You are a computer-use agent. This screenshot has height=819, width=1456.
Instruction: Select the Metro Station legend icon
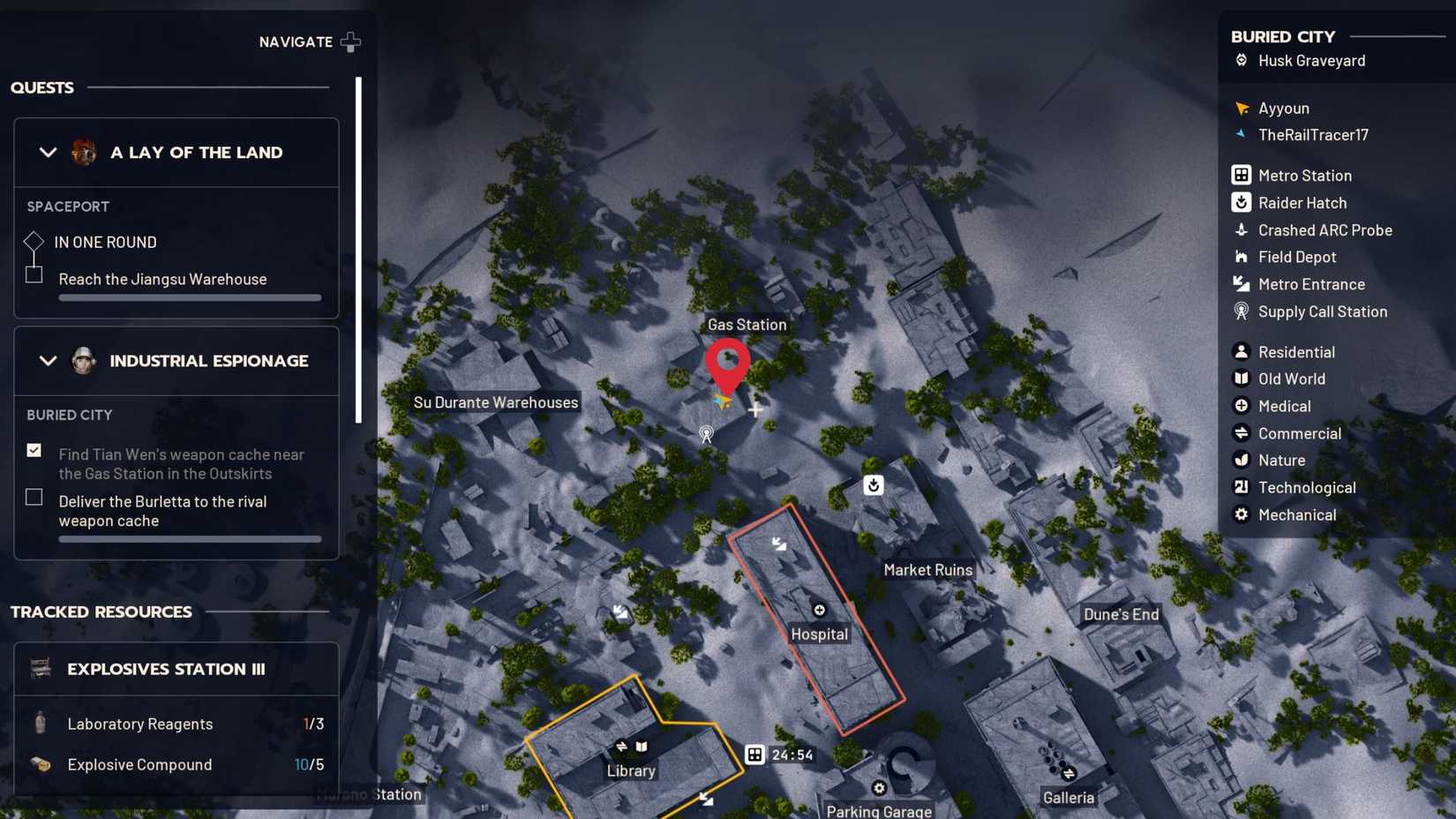[x=1241, y=175]
